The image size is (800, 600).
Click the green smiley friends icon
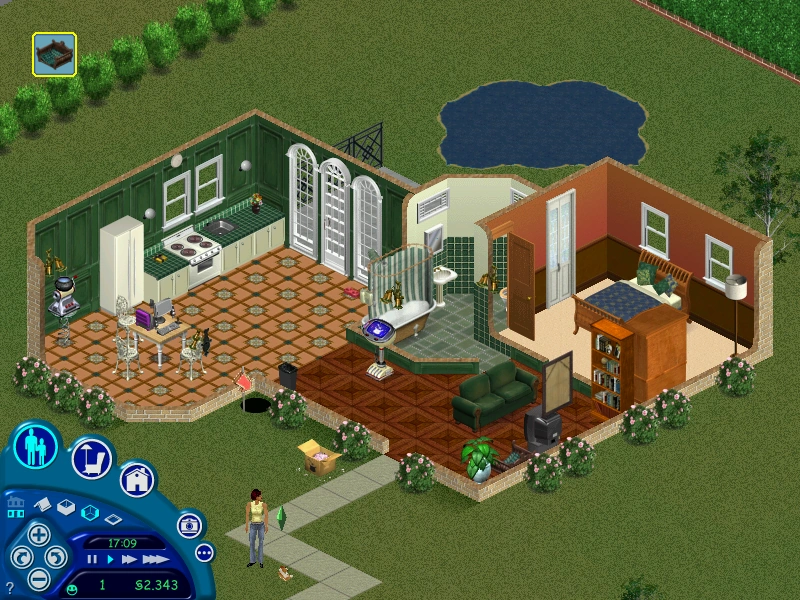pos(72,588)
